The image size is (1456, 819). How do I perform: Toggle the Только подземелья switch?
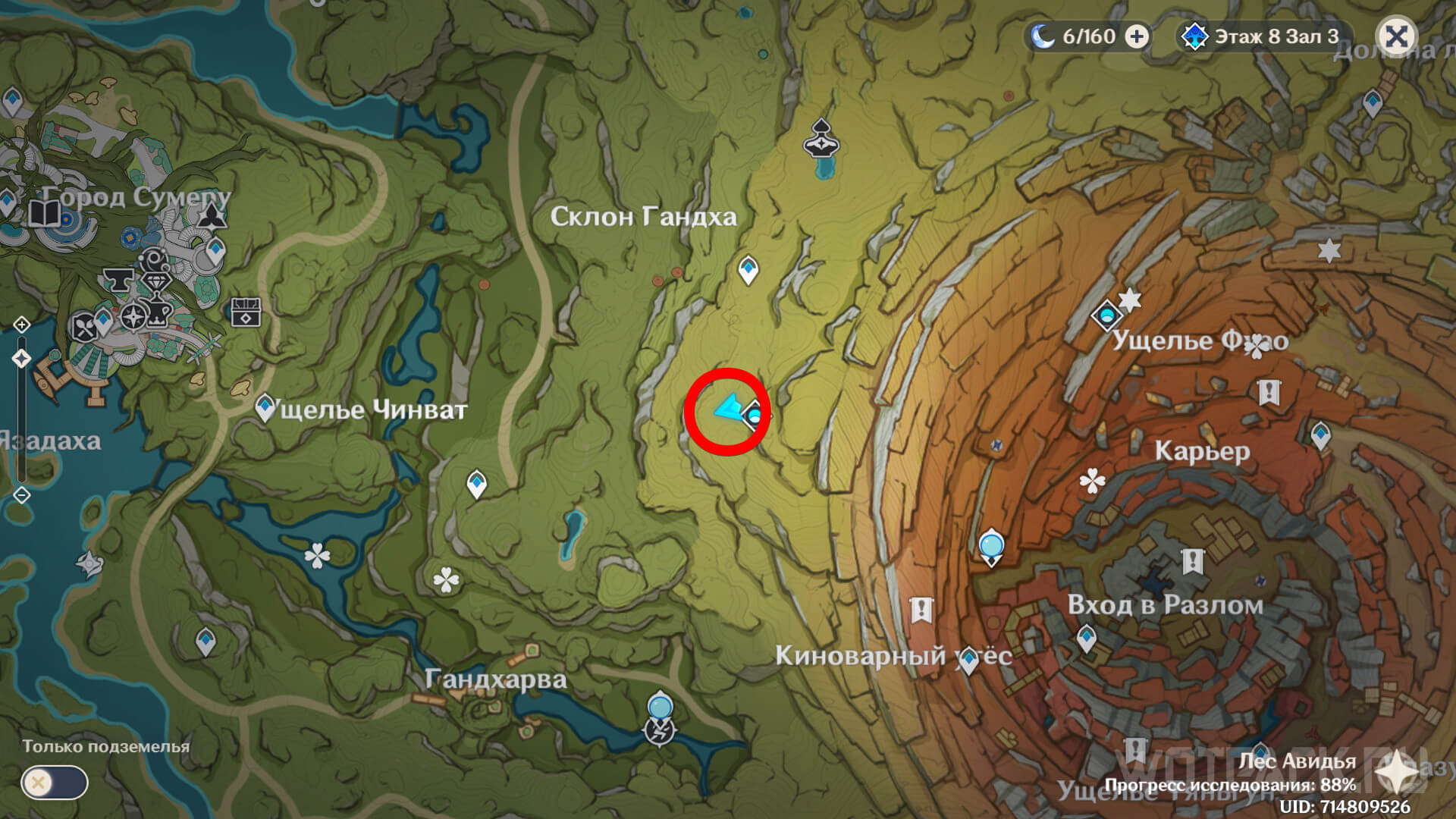[55, 783]
